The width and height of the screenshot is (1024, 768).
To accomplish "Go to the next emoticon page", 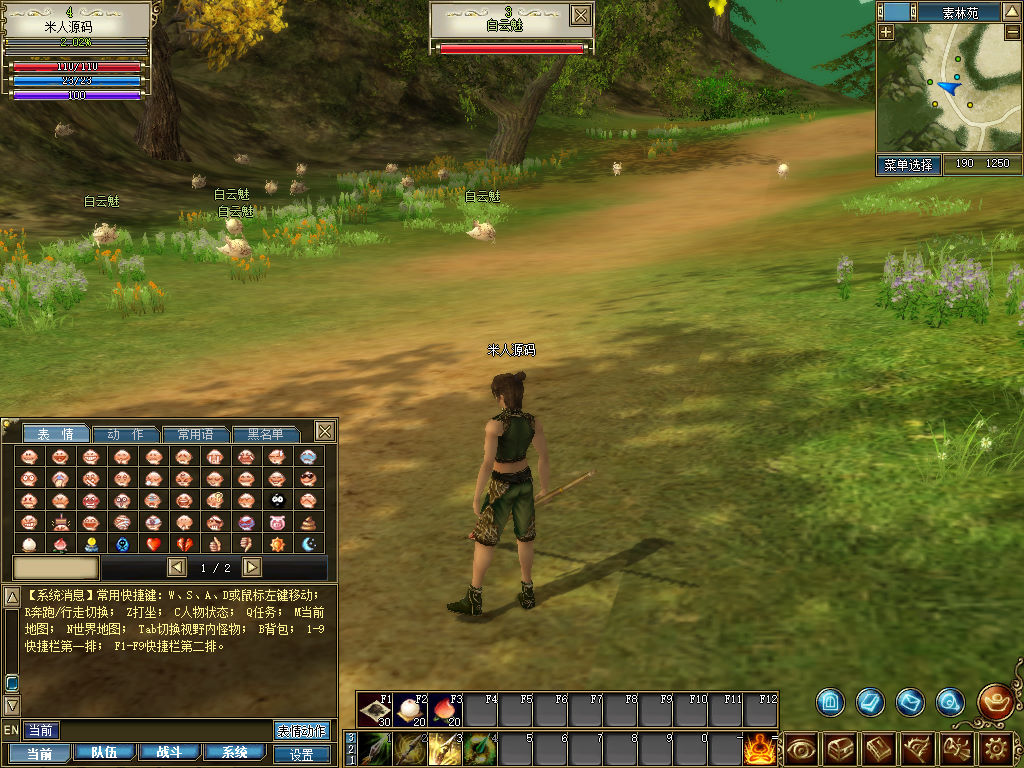I will (252, 567).
